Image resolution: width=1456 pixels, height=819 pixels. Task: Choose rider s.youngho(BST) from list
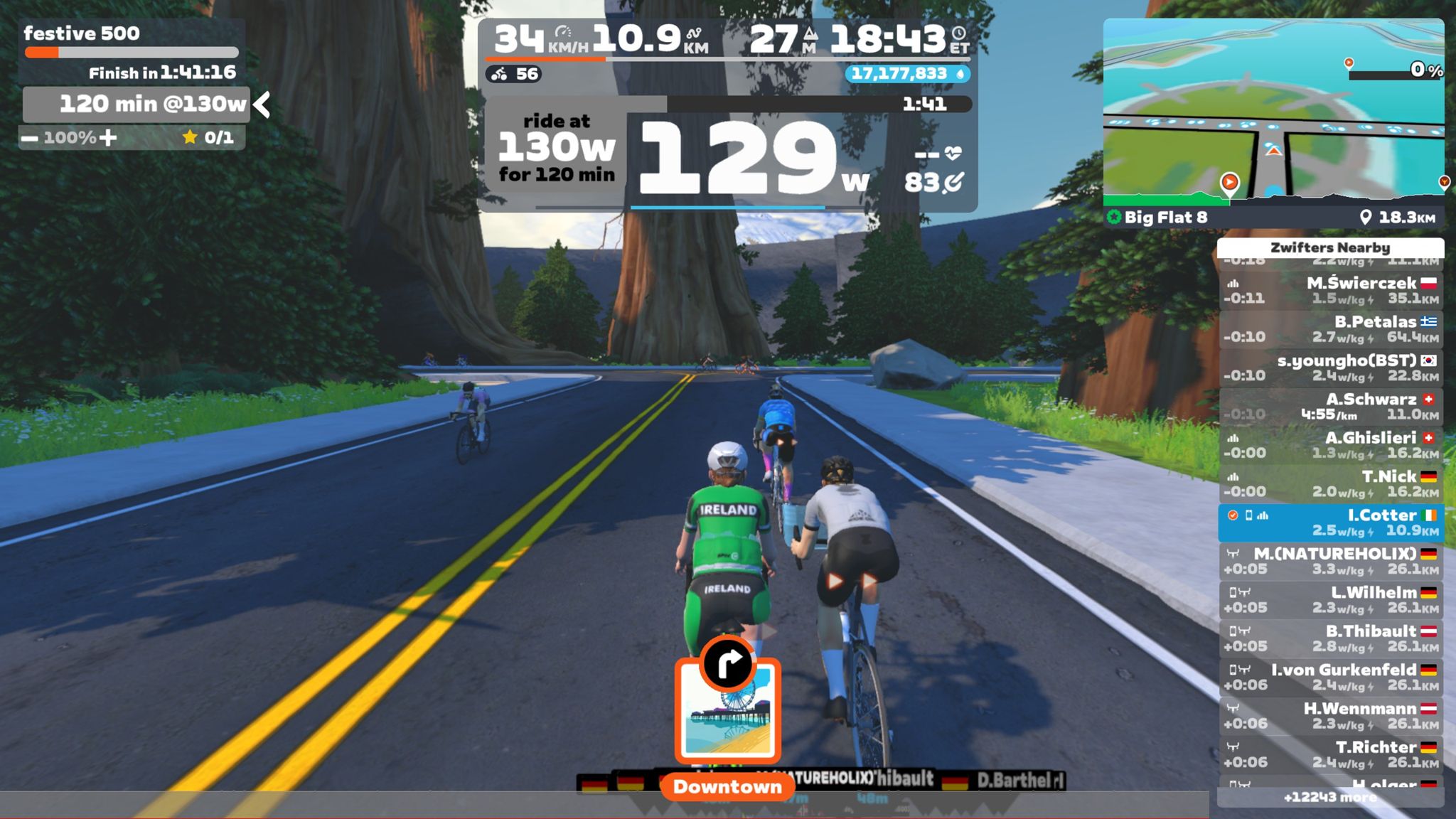click(1330, 368)
